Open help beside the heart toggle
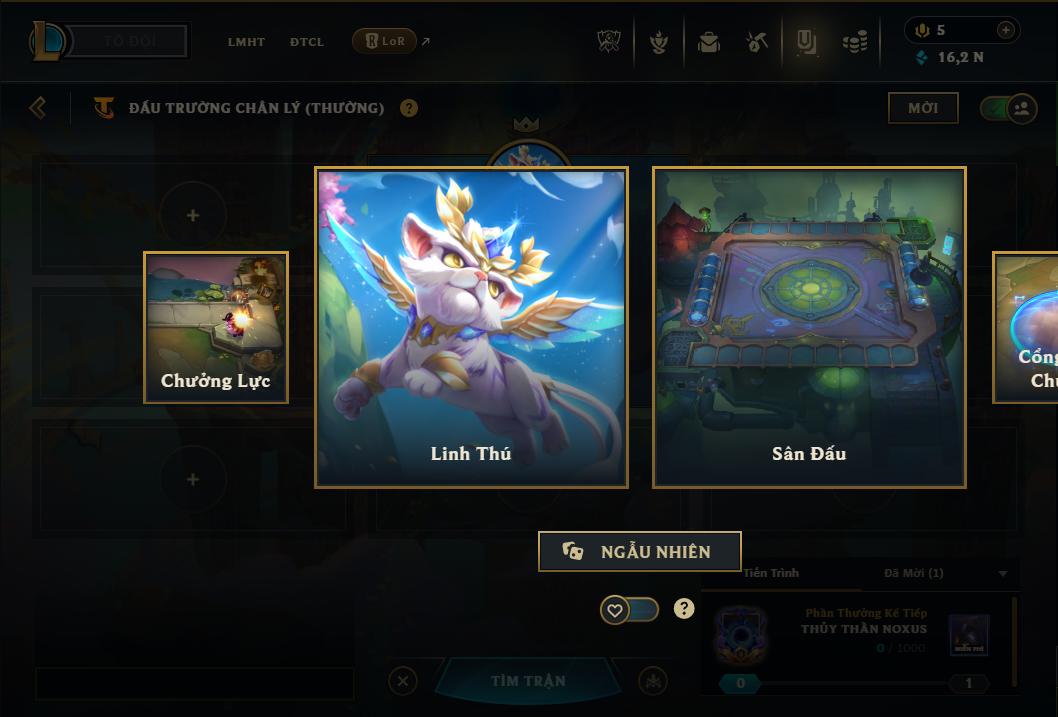This screenshot has width=1058, height=717. pyautogui.click(x=684, y=608)
